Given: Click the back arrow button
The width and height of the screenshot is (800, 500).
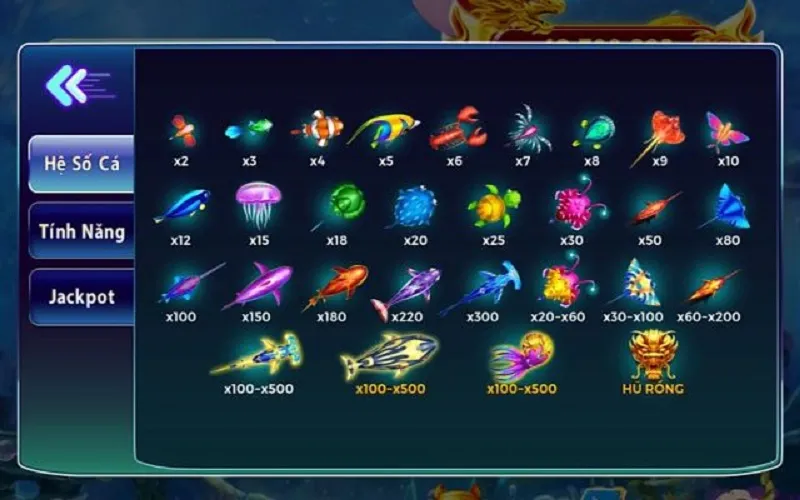Looking at the screenshot, I should coord(70,86).
